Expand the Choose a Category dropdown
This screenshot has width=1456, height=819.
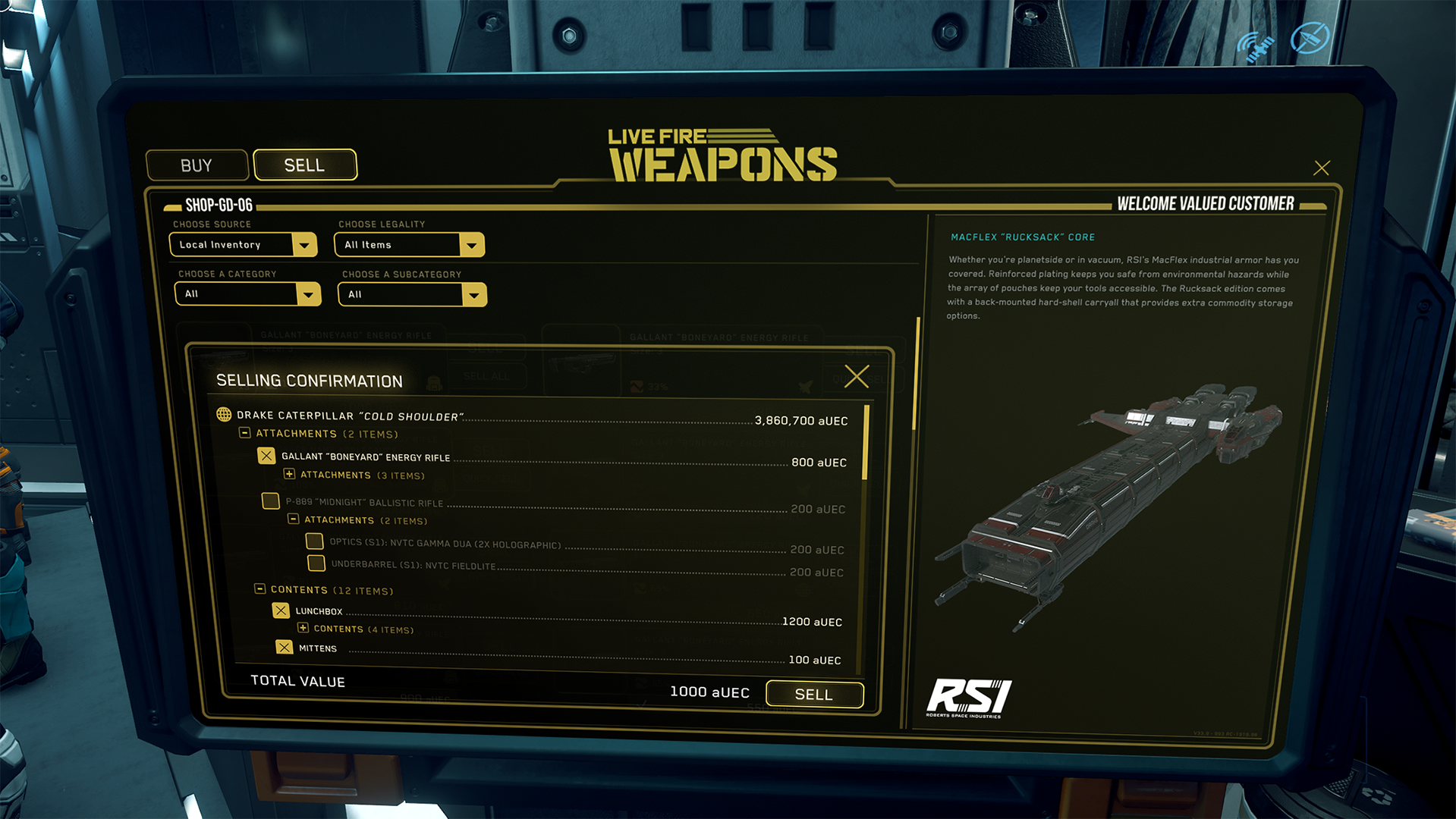[308, 294]
